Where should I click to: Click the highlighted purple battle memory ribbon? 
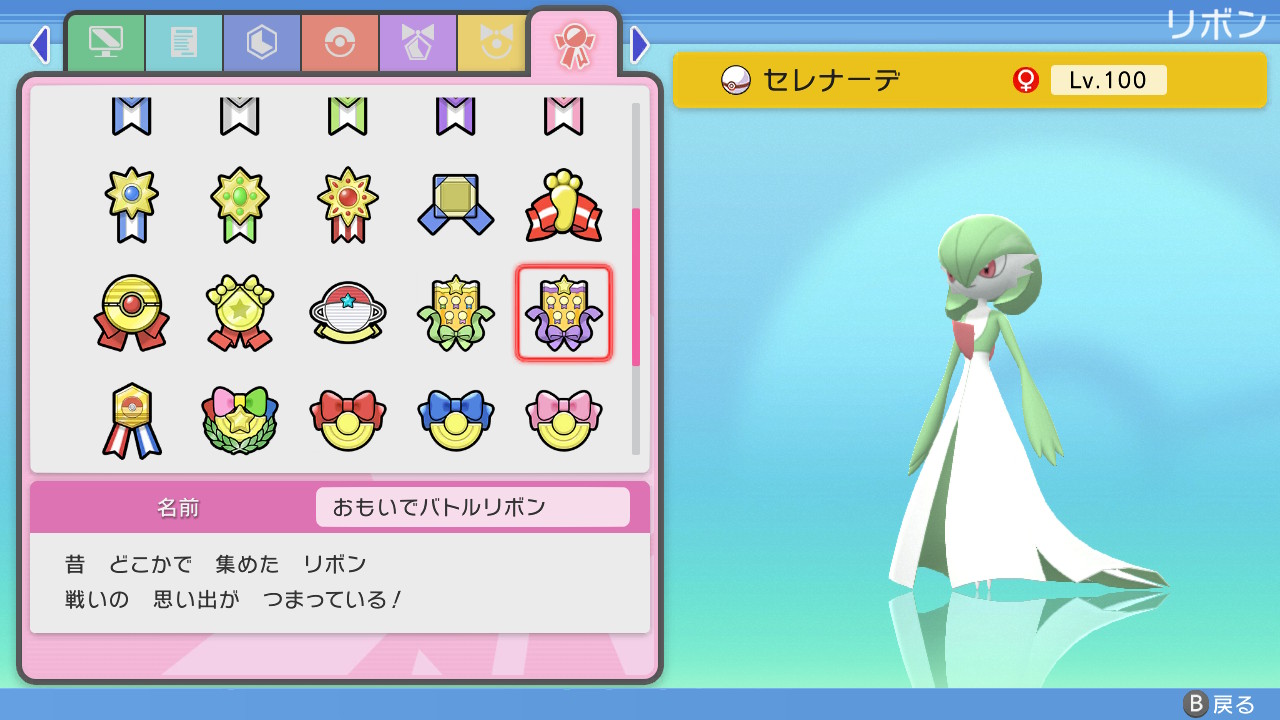563,312
